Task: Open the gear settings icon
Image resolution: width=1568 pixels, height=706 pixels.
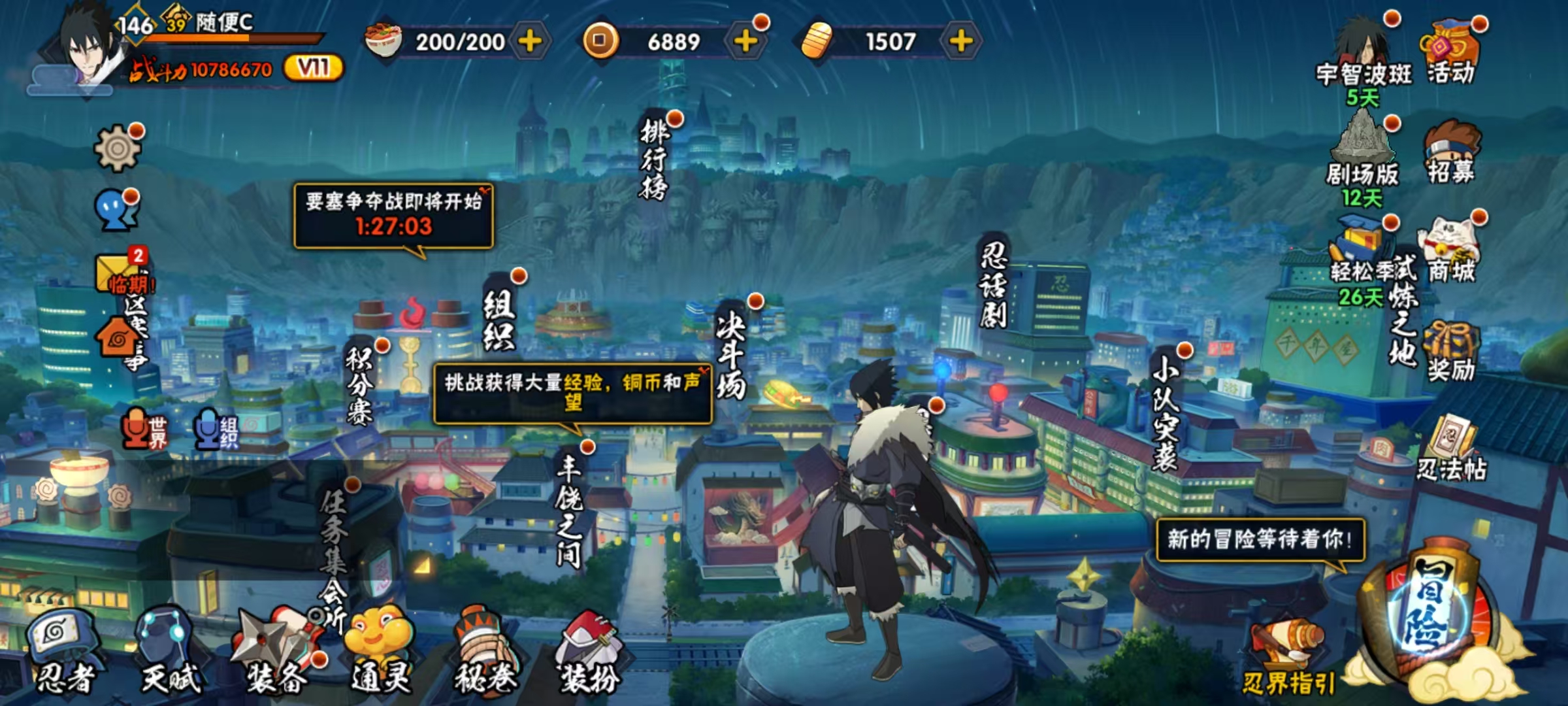Action: [118, 148]
